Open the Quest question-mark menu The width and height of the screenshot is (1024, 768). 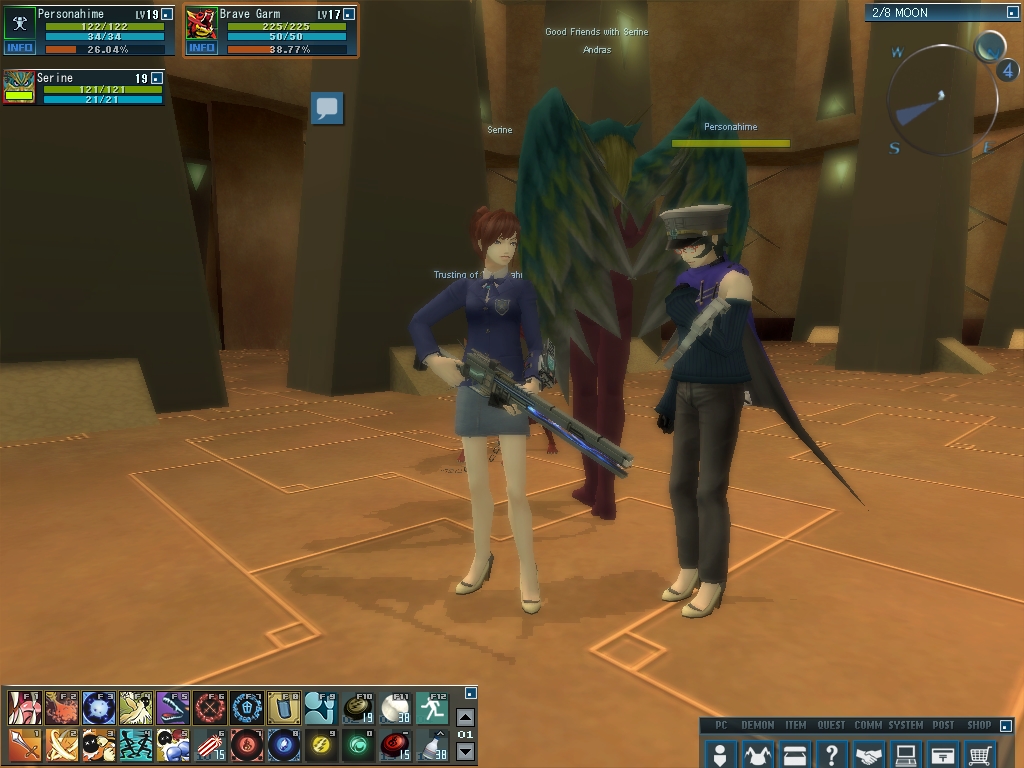(831, 754)
